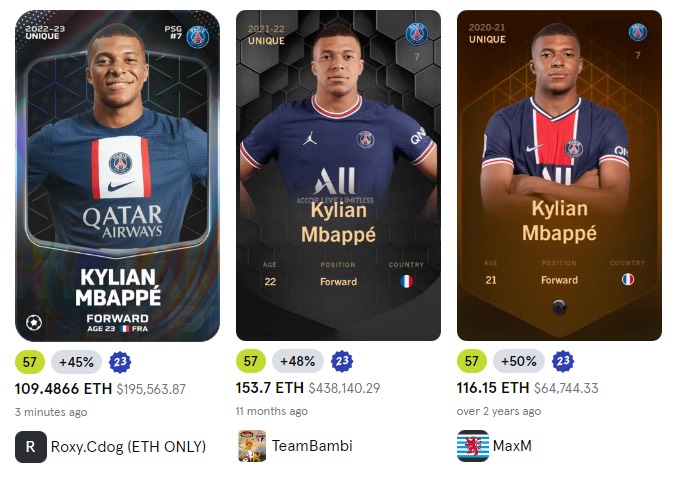Click the Roxy.Cdog "R" avatar

[x=31, y=446]
